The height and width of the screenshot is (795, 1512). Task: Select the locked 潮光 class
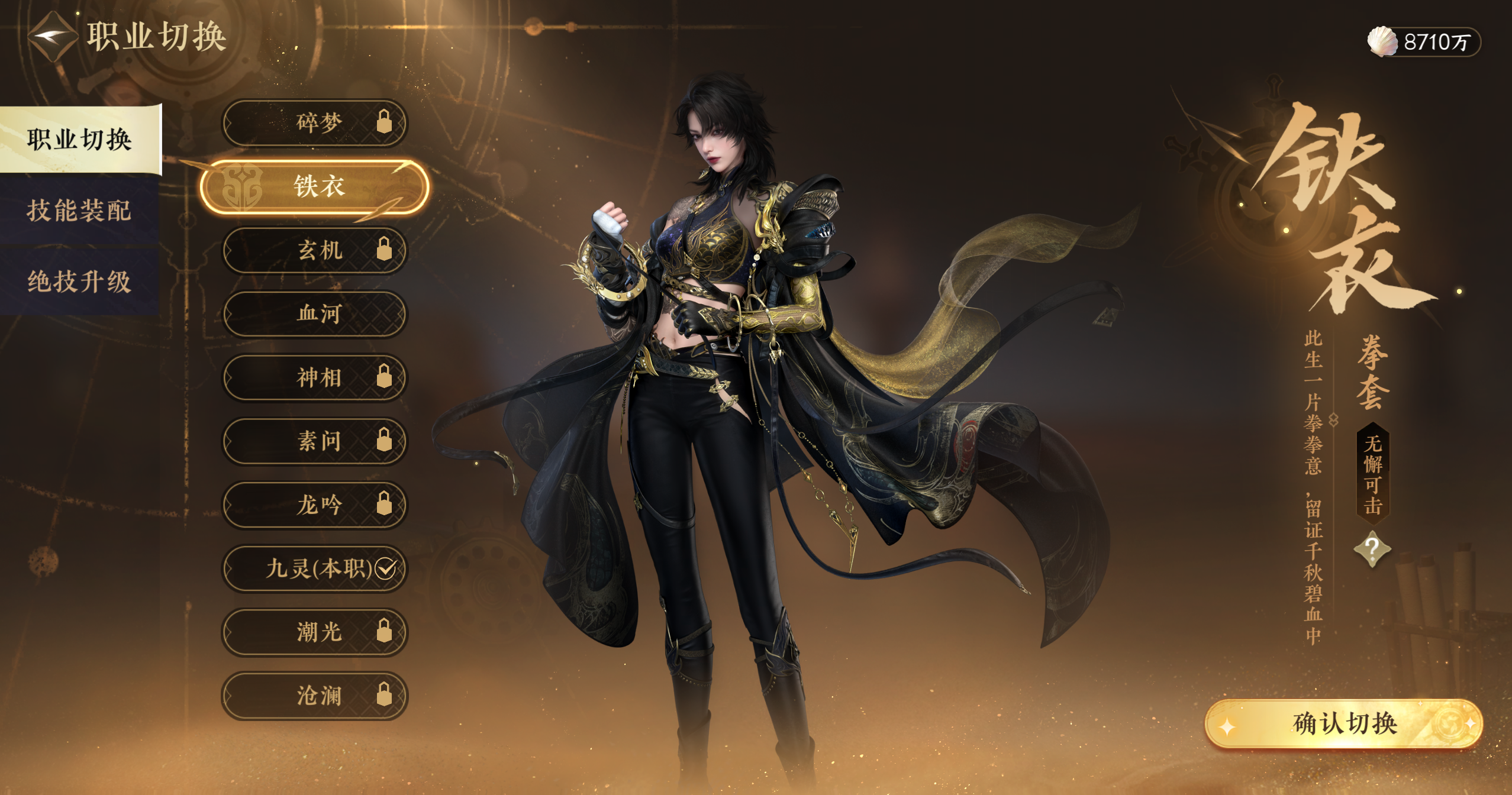tap(315, 632)
